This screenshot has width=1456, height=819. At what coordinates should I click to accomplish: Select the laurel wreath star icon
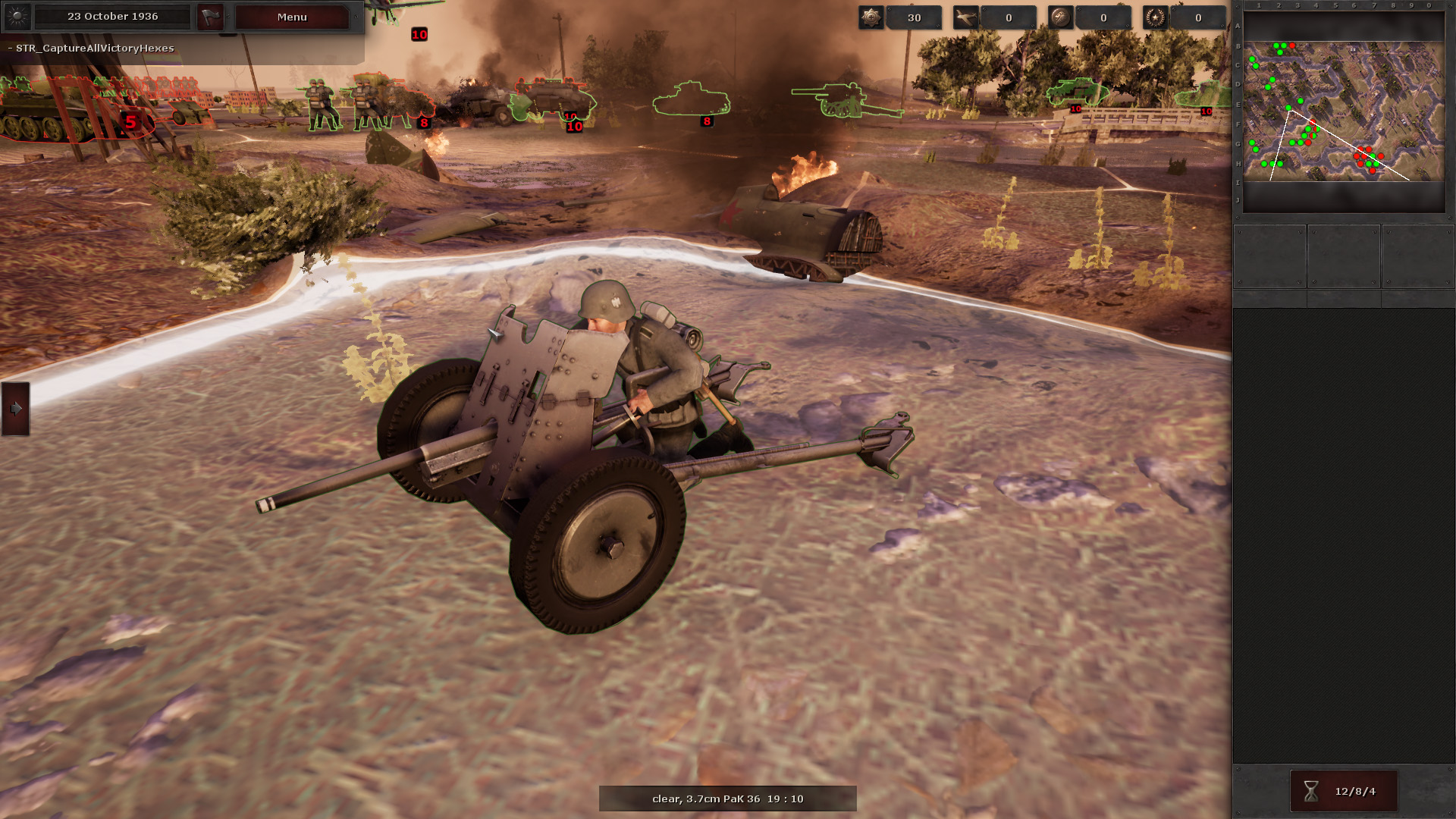[x=1156, y=17]
